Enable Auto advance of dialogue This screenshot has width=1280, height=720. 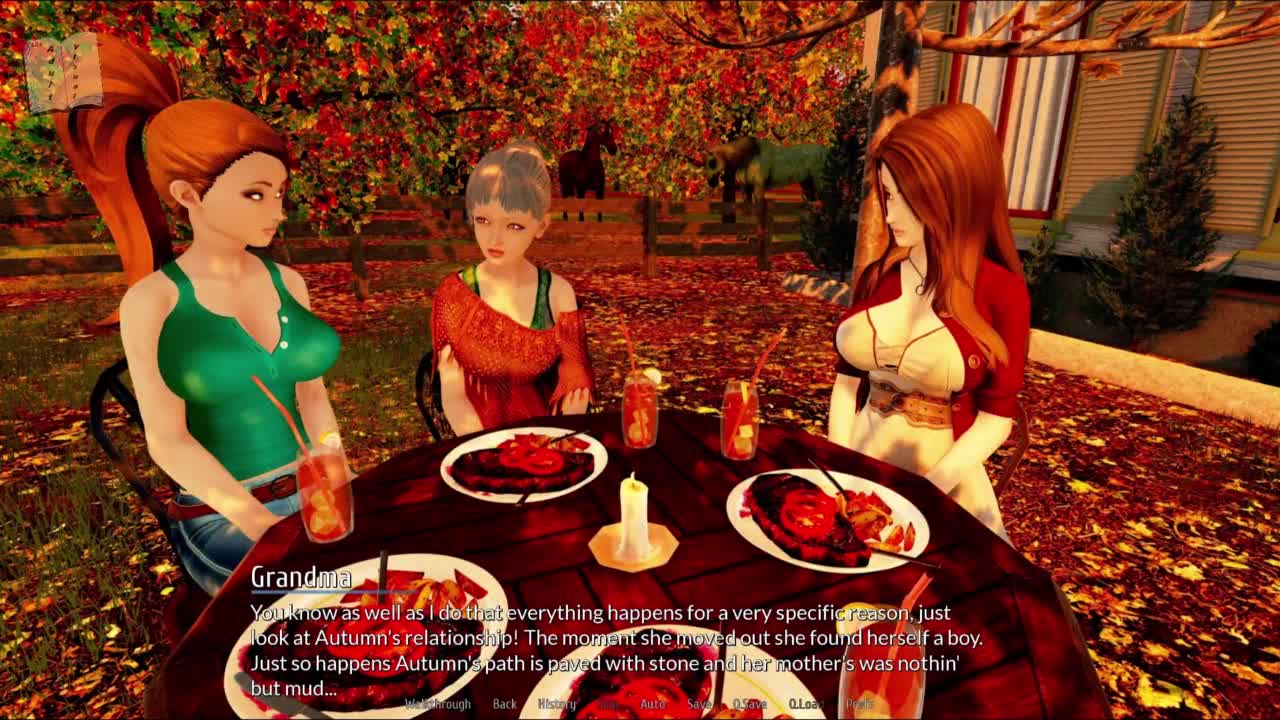pyautogui.click(x=652, y=704)
